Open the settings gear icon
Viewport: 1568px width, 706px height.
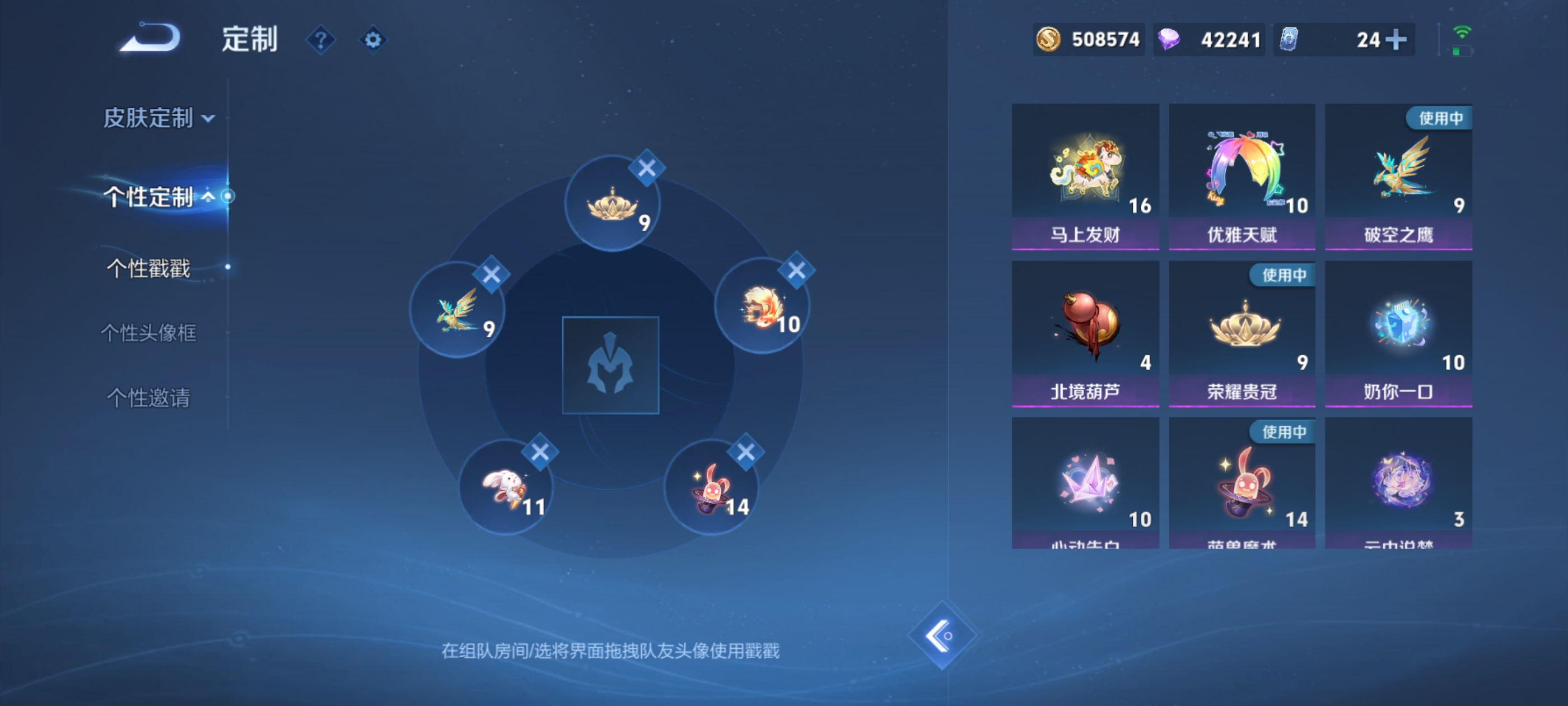tap(372, 38)
